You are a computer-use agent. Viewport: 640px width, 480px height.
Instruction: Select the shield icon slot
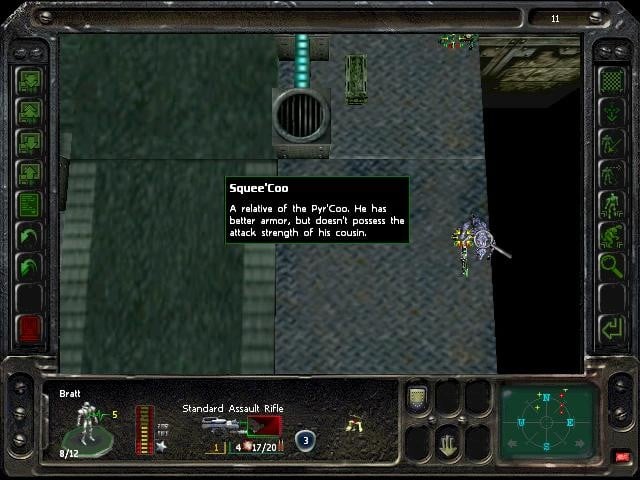coord(418,398)
